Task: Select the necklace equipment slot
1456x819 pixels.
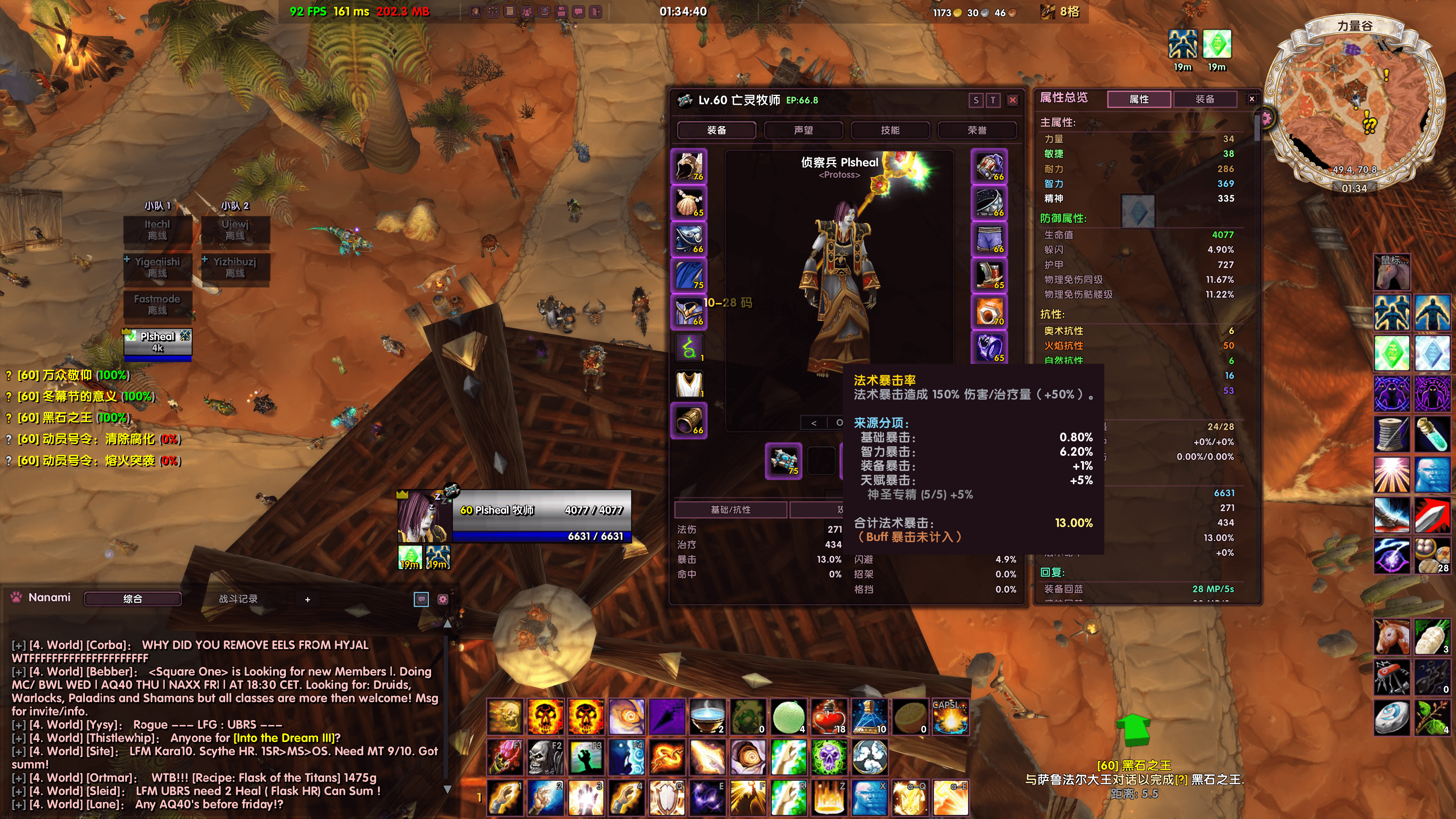Action: pos(689,202)
